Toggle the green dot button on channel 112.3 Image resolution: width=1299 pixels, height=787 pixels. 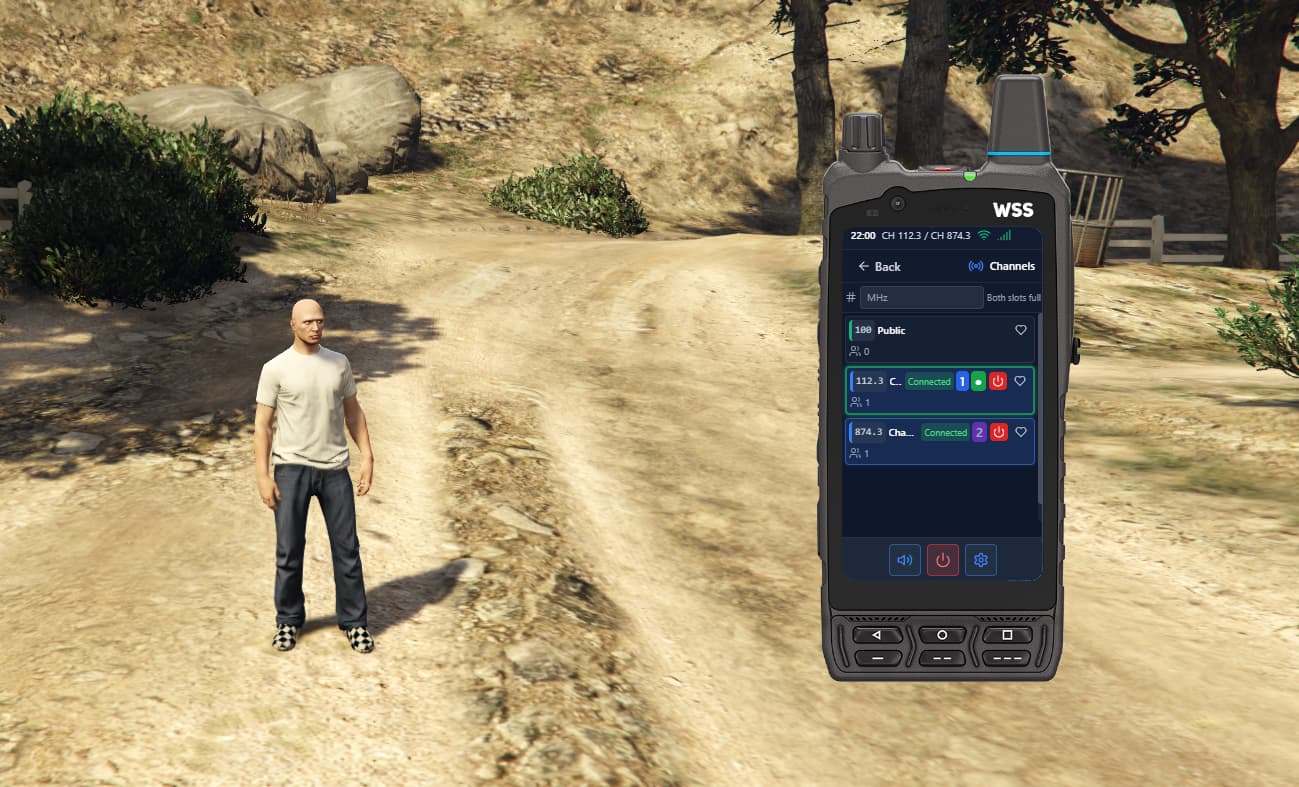click(979, 382)
